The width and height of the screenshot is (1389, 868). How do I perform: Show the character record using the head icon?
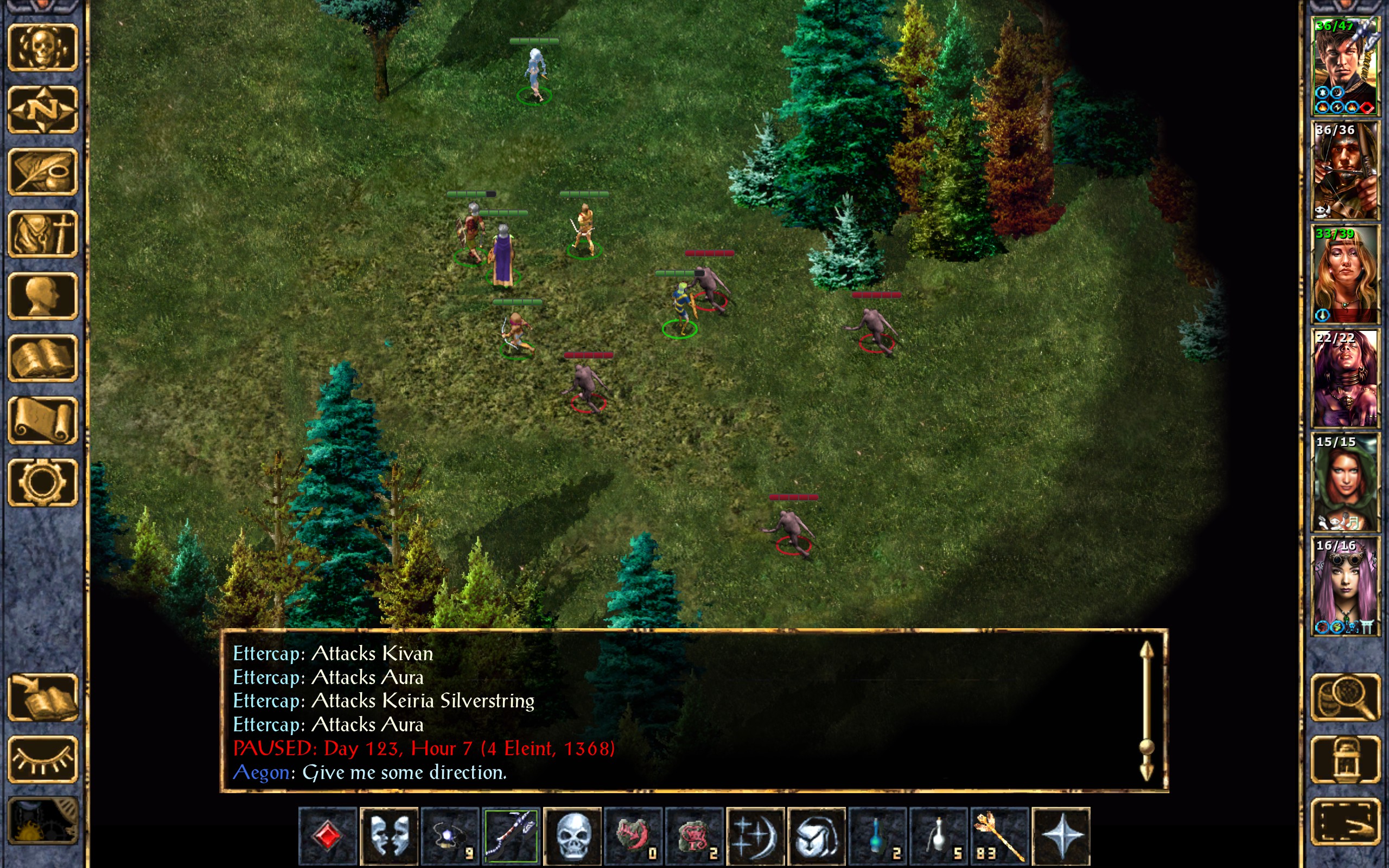click(x=42, y=296)
